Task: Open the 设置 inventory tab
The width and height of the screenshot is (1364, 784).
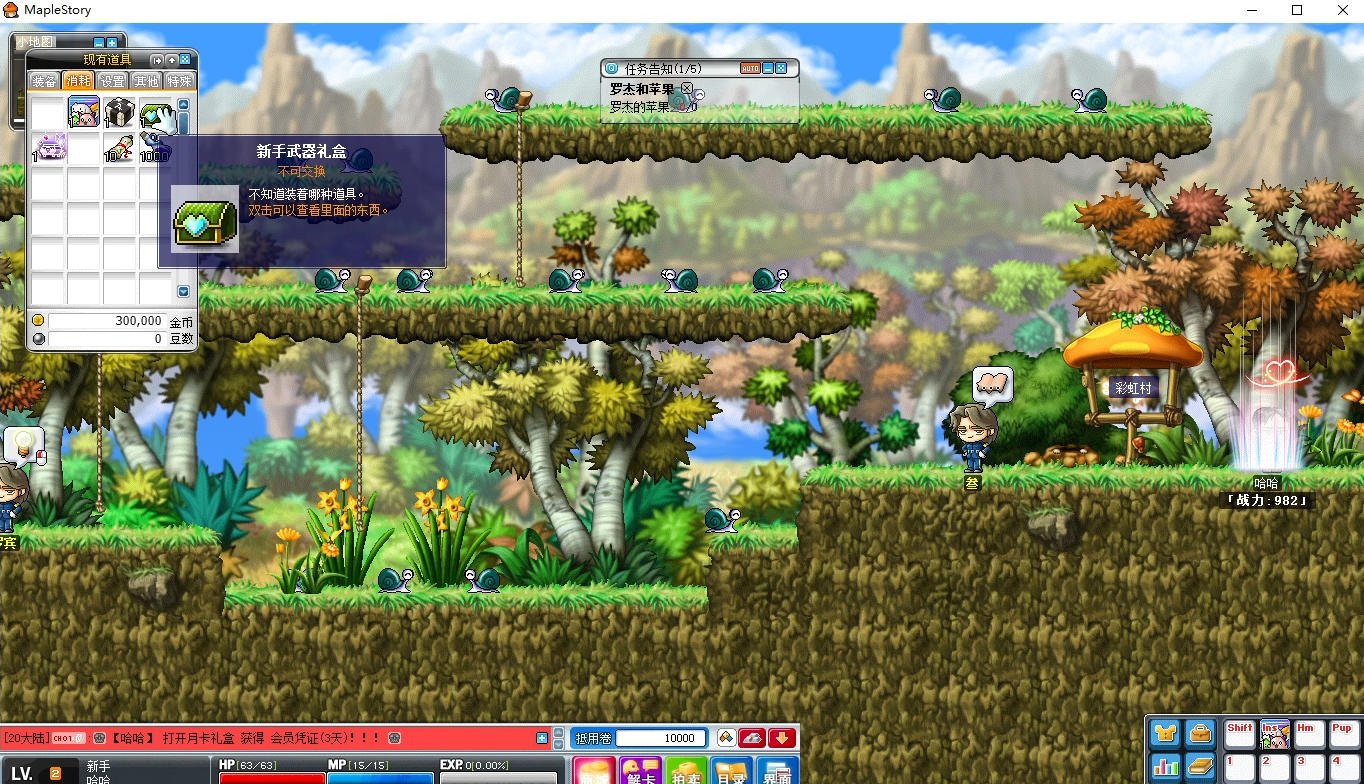Action: 112,81
